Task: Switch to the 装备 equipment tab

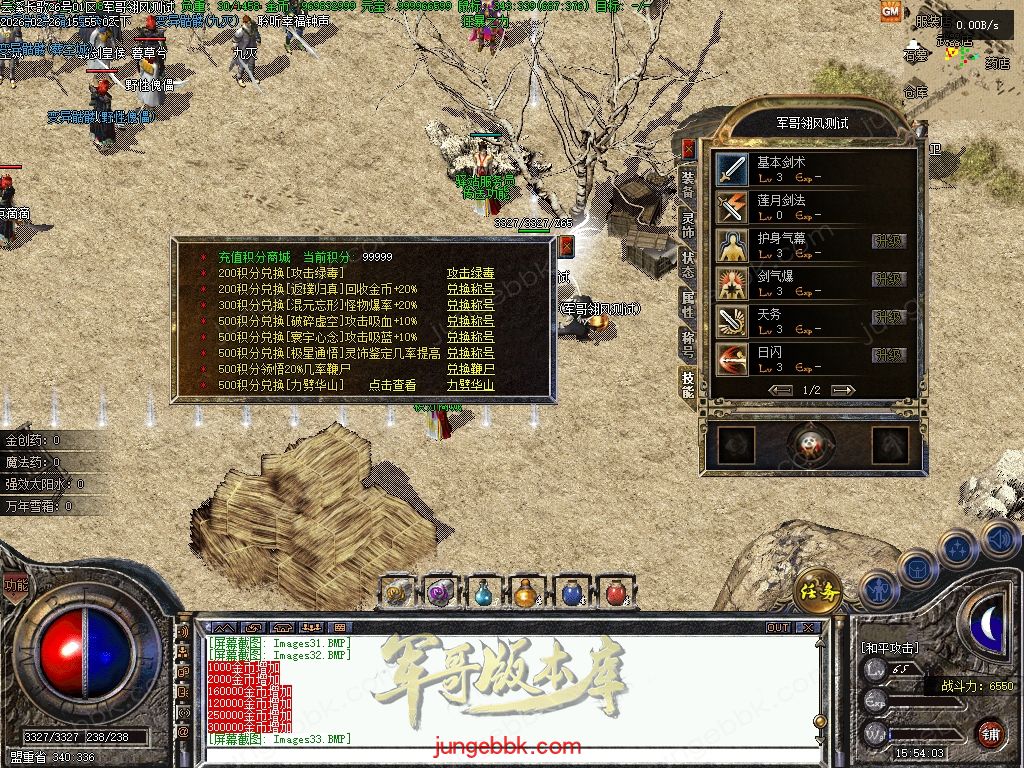Action: (x=688, y=184)
